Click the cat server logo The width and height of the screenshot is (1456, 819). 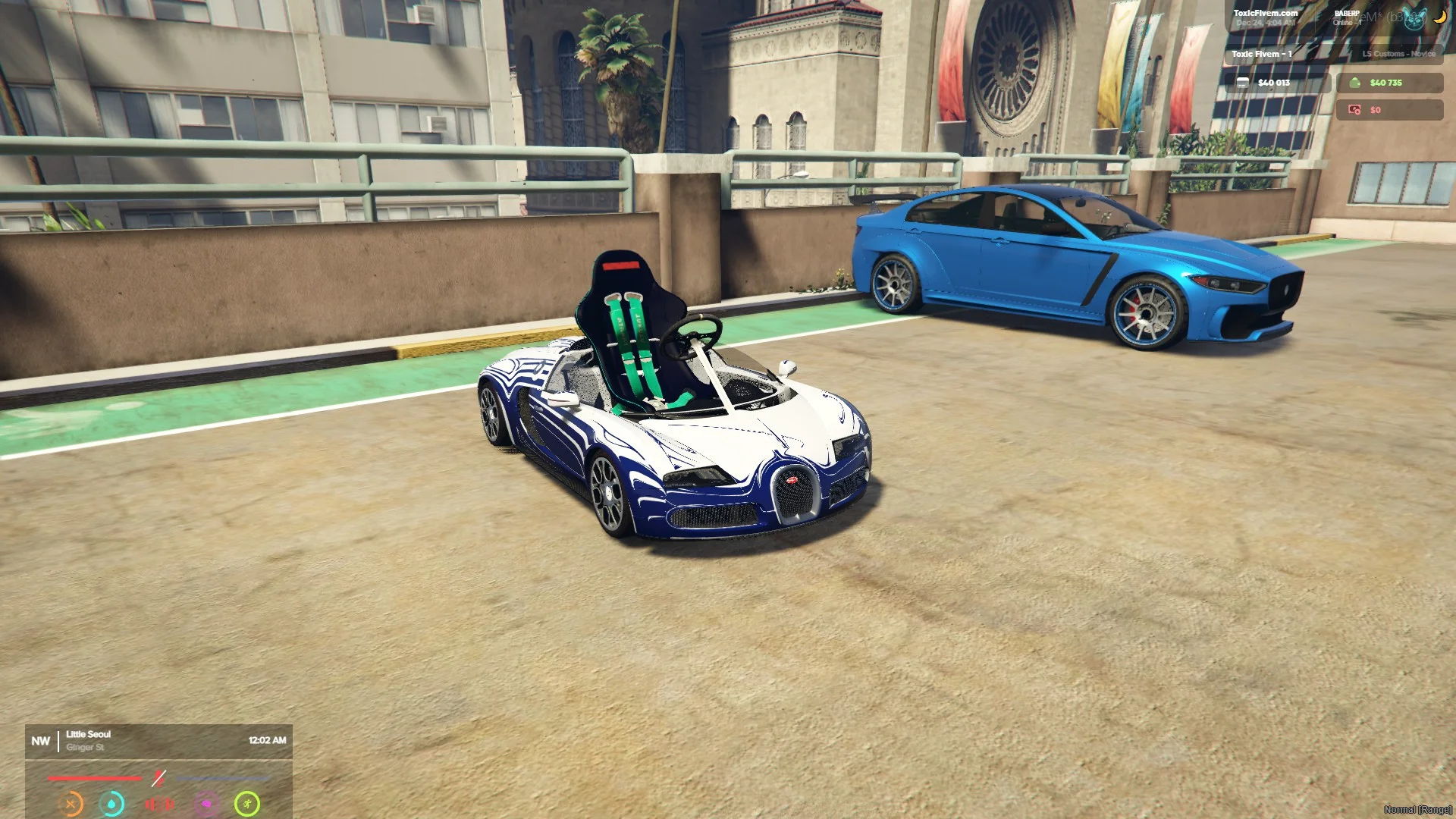tap(1414, 19)
